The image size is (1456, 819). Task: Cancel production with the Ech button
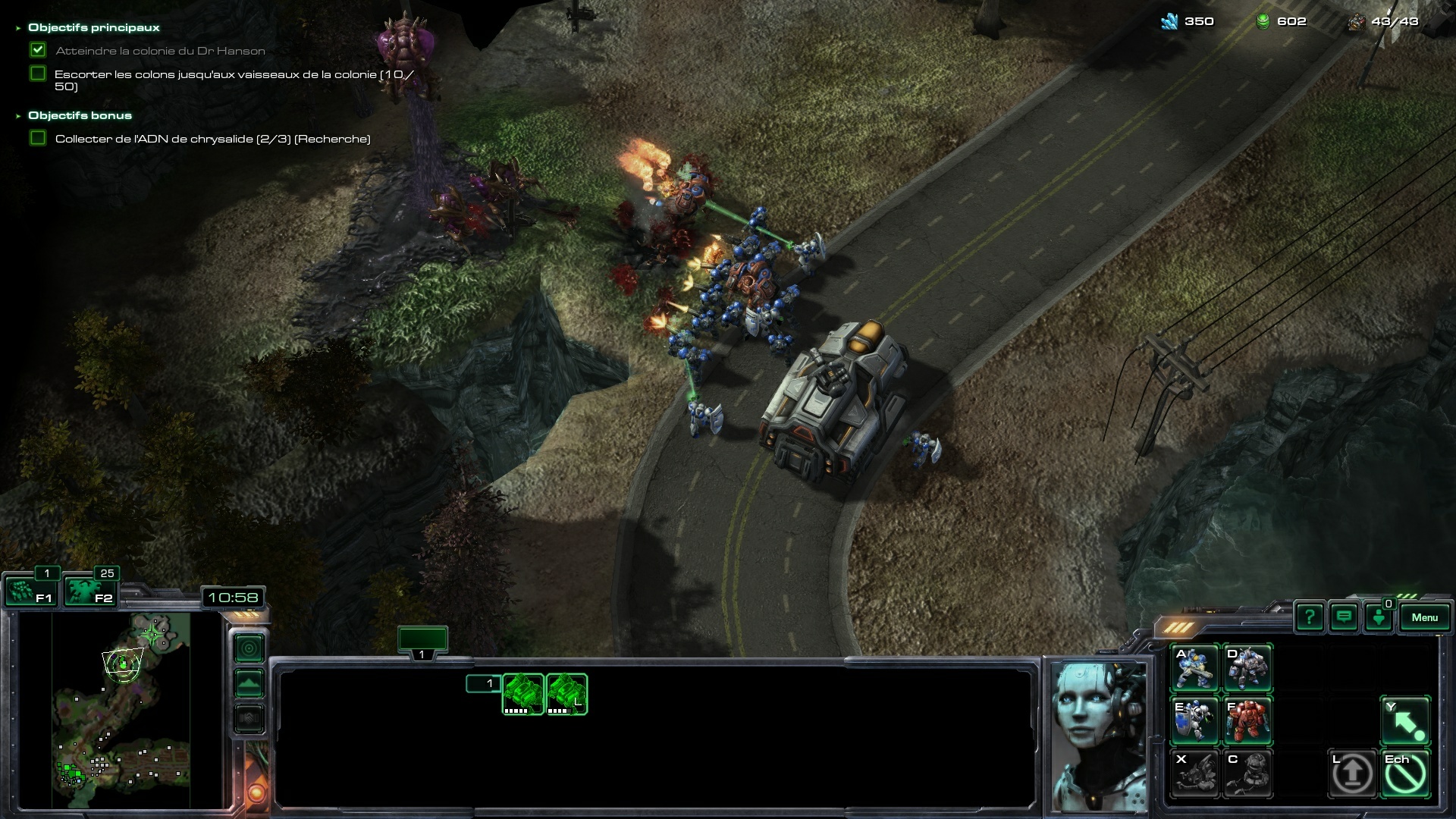(1405, 773)
